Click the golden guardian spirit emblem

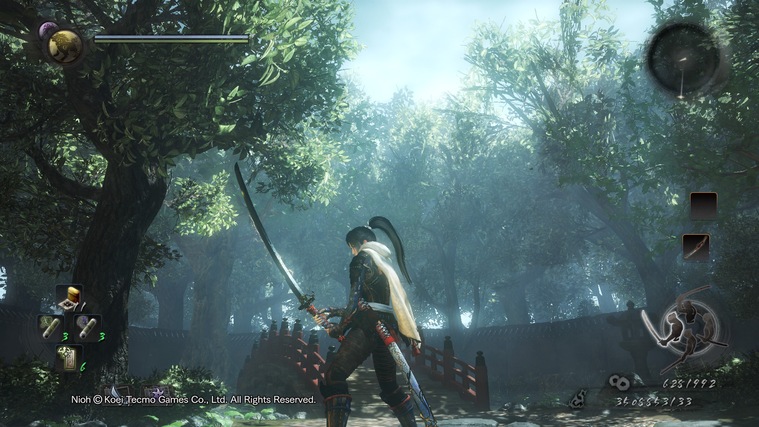pos(66,46)
